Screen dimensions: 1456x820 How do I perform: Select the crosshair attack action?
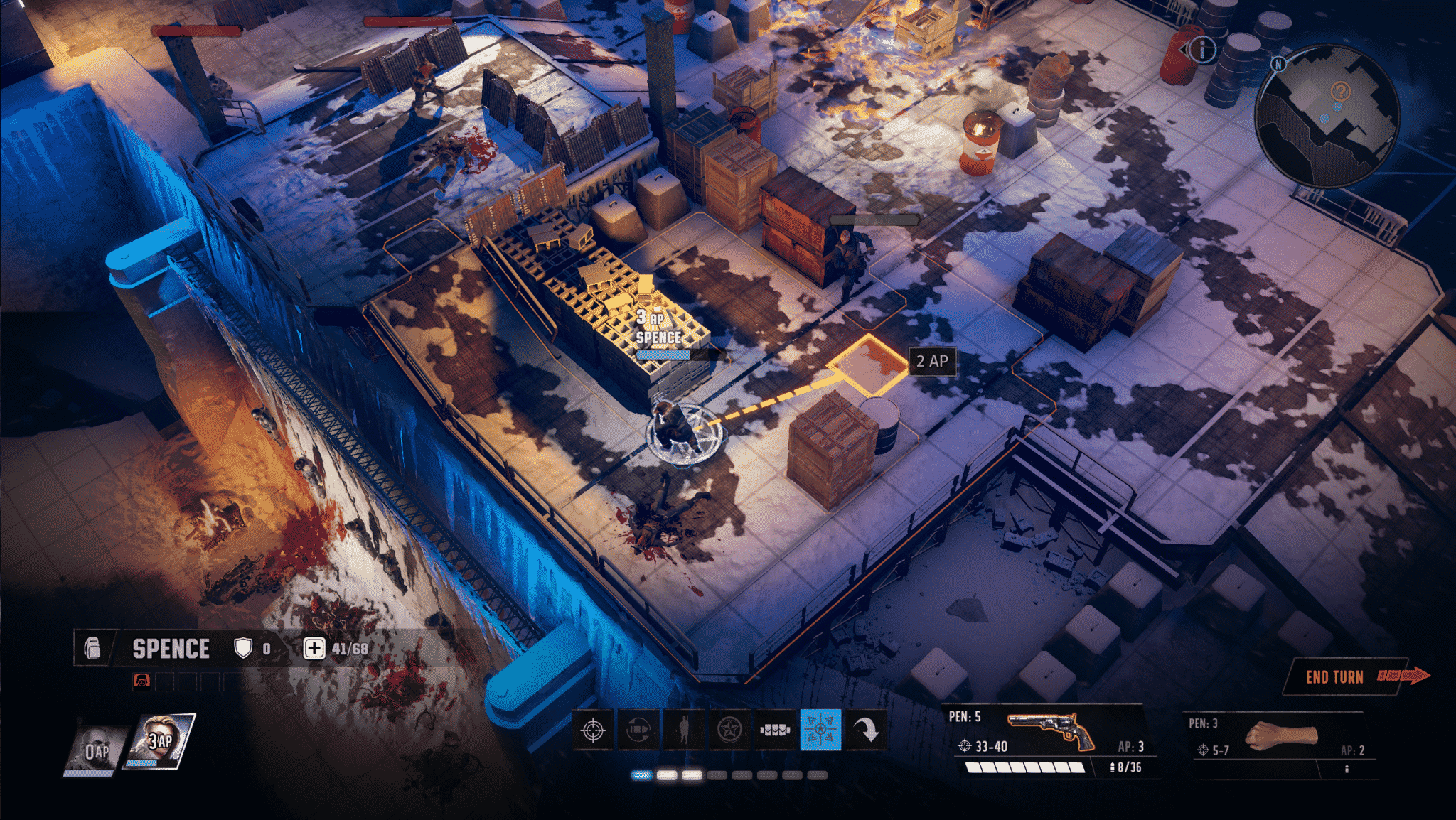(593, 730)
